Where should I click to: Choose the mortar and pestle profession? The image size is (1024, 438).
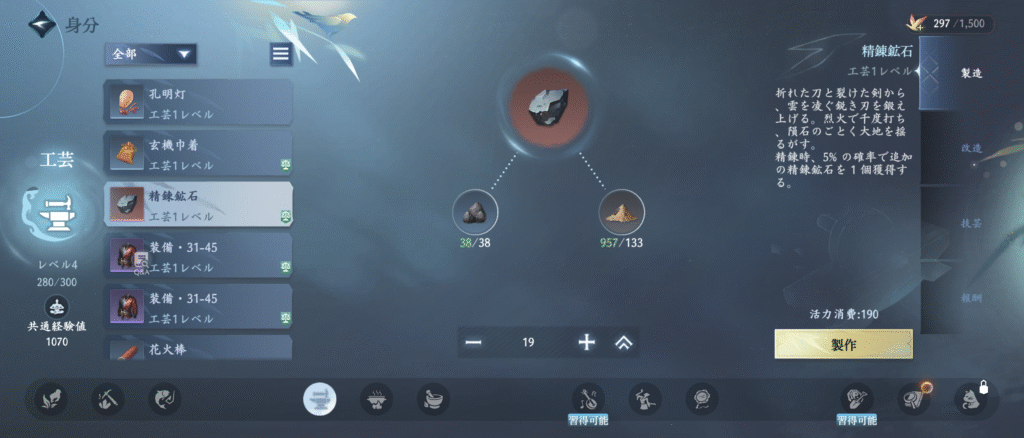point(433,400)
